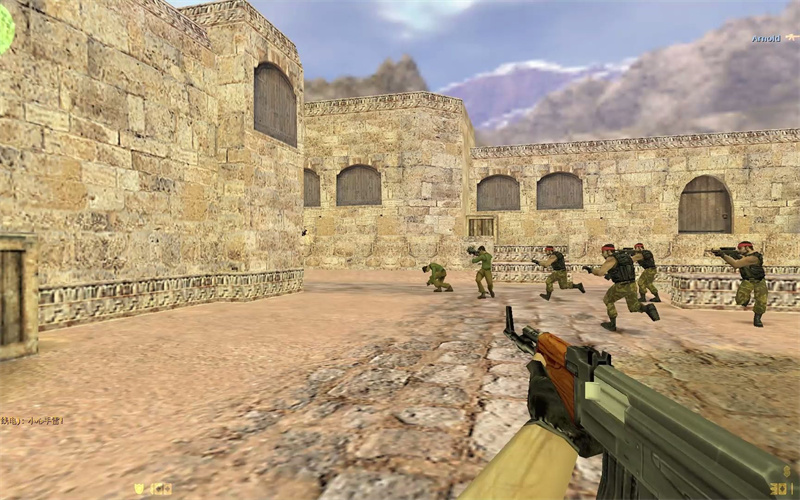
Task: Click the radio chat message line
Action: (x=32, y=421)
